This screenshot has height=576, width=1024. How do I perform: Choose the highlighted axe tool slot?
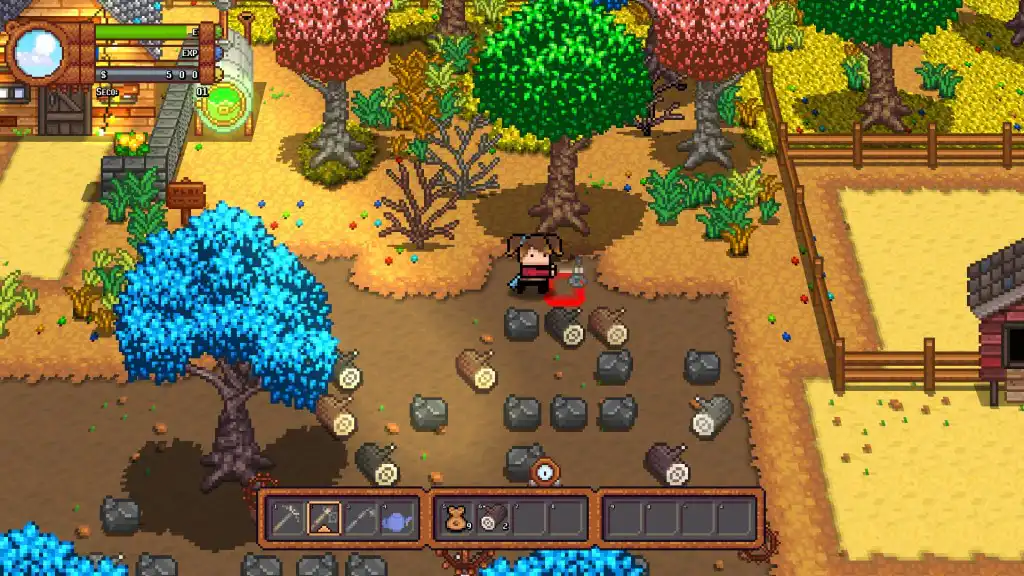[325, 518]
